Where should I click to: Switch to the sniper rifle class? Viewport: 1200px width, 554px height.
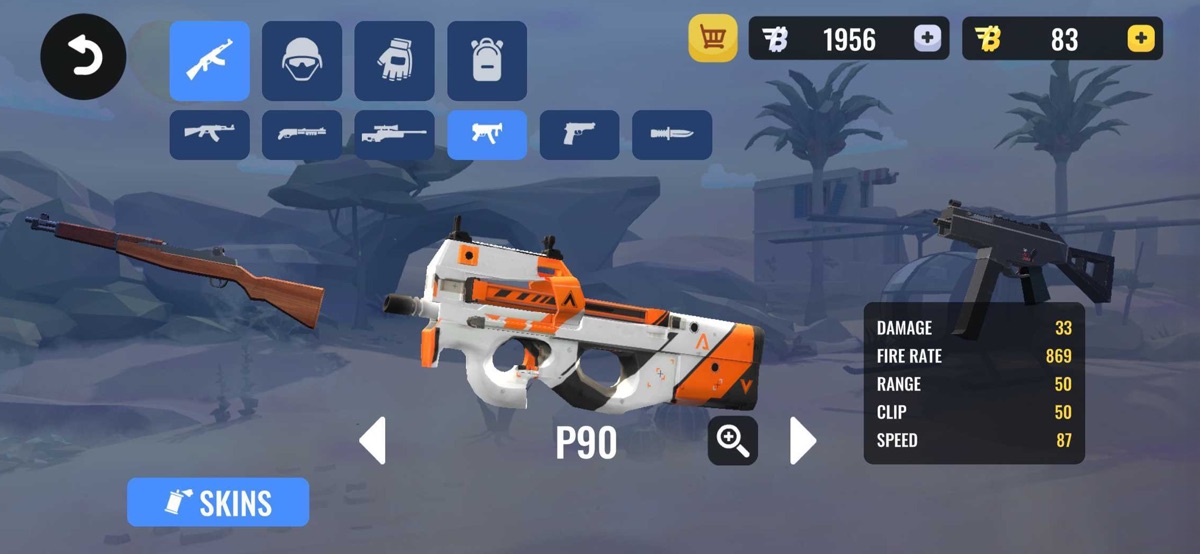(394, 135)
